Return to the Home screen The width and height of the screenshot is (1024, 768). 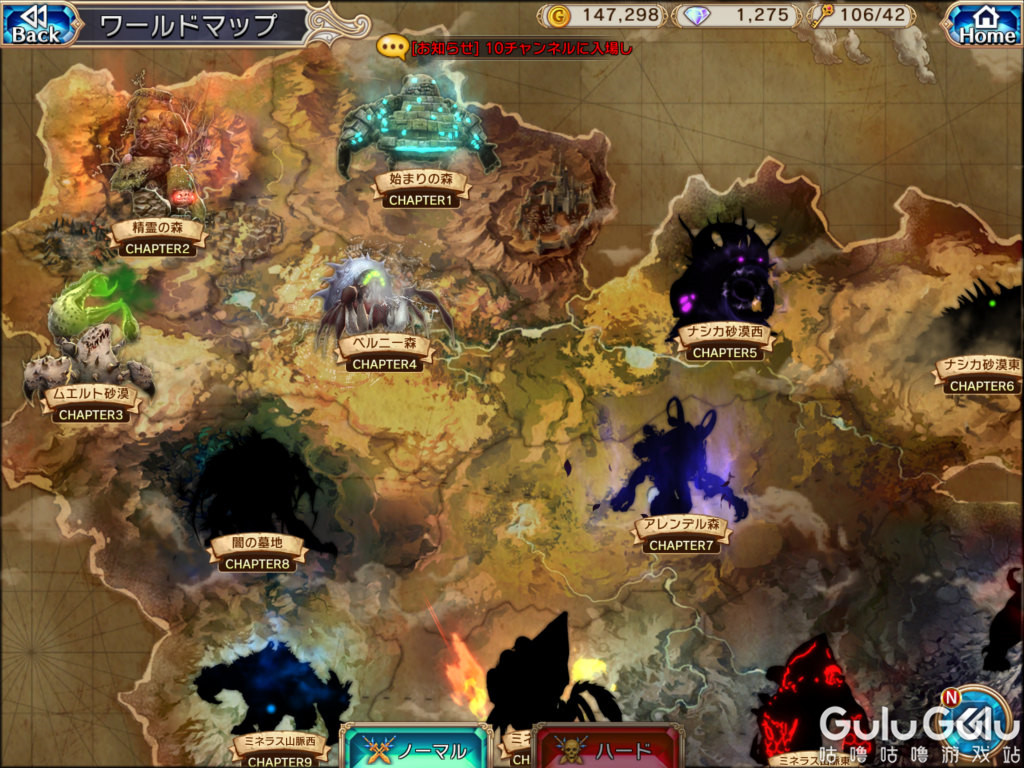(x=986, y=24)
